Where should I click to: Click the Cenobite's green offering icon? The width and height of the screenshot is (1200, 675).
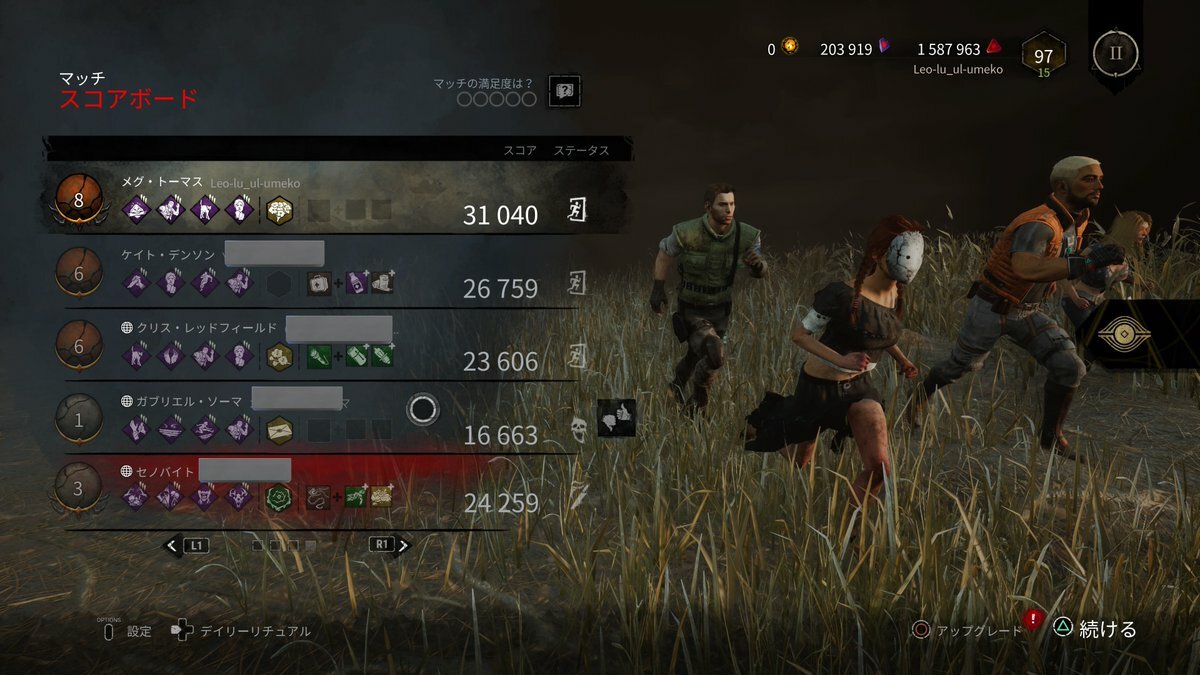pyautogui.click(x=279, y=496)
